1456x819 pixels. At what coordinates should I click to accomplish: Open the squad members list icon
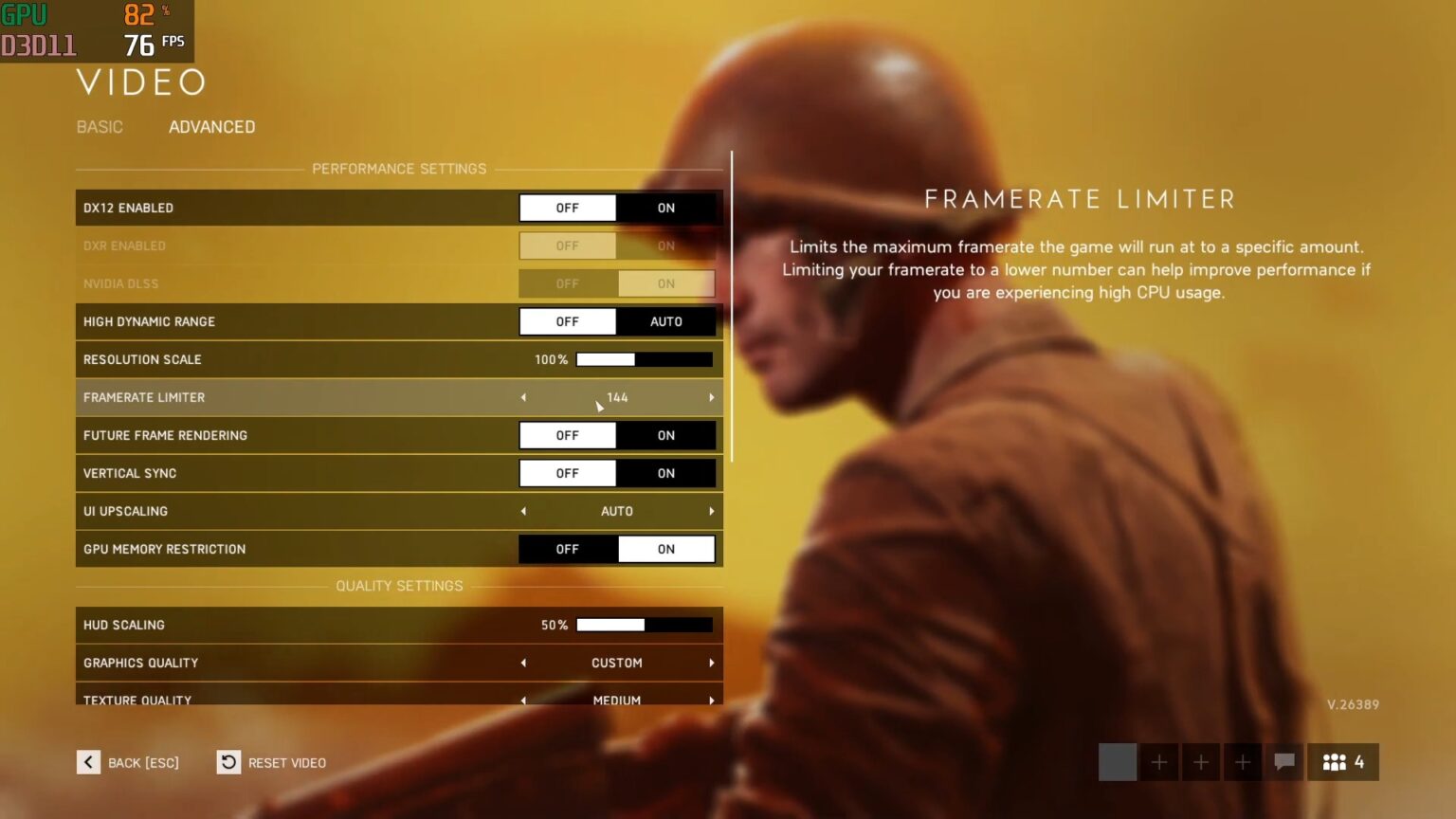coord(1343,762)
